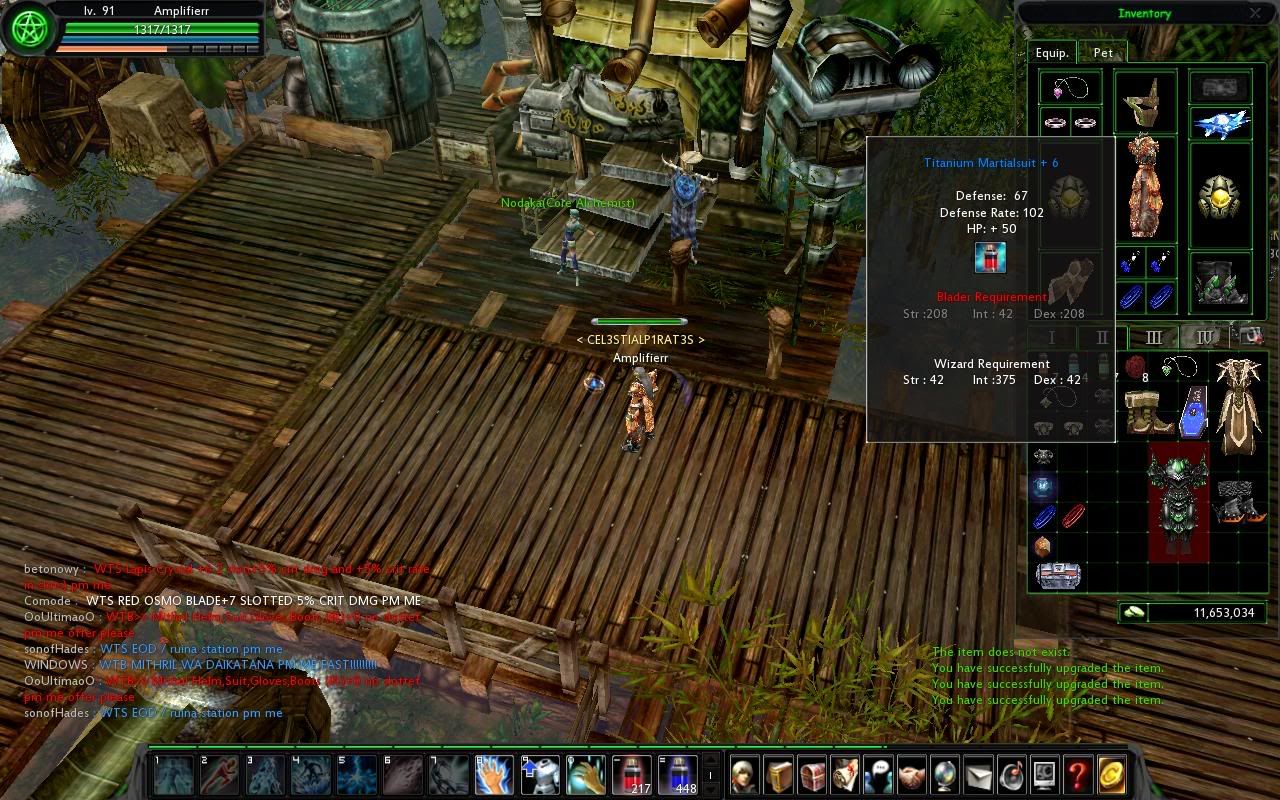Select the equipped orange martial suit

point(1145,188)
